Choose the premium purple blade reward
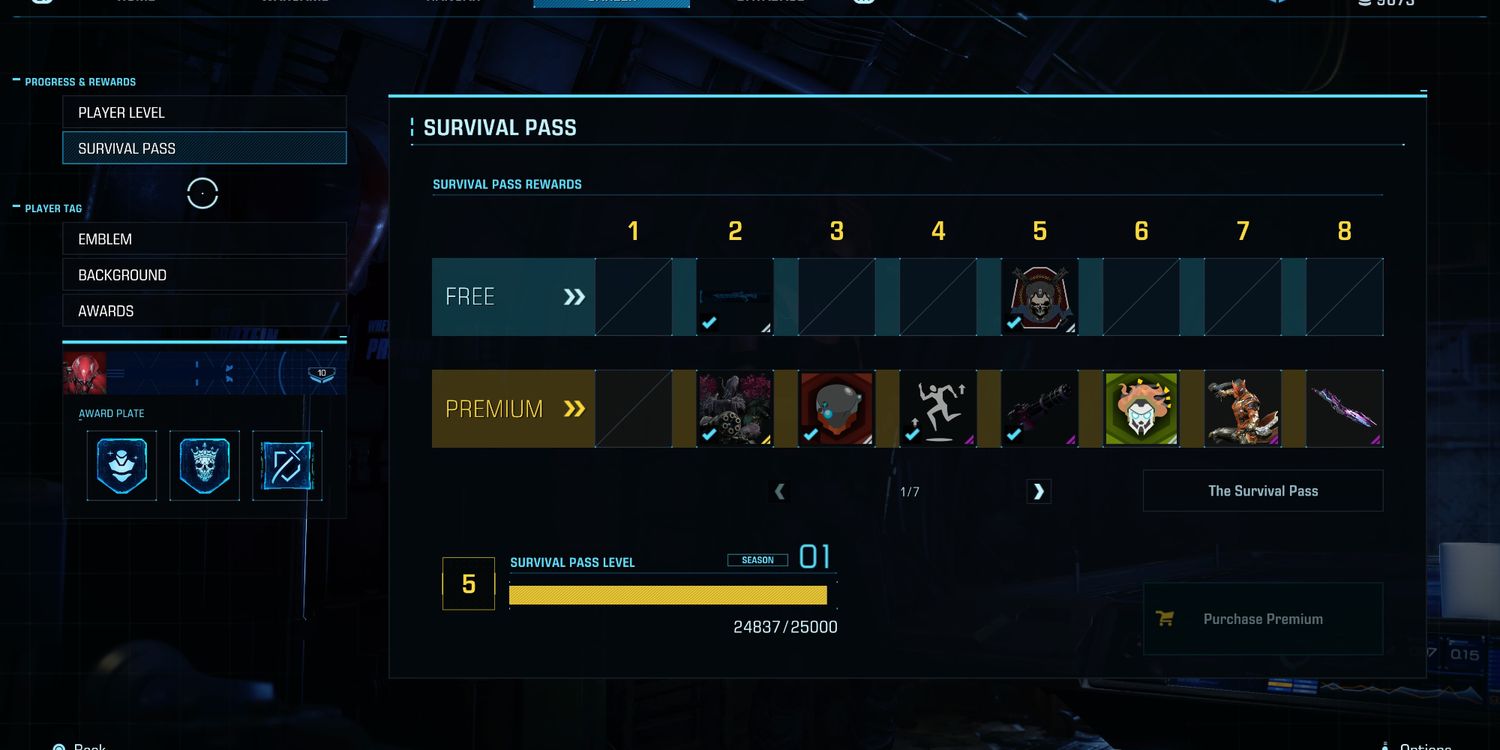This screenshot has width=1500, height=750. (1345, 408)
